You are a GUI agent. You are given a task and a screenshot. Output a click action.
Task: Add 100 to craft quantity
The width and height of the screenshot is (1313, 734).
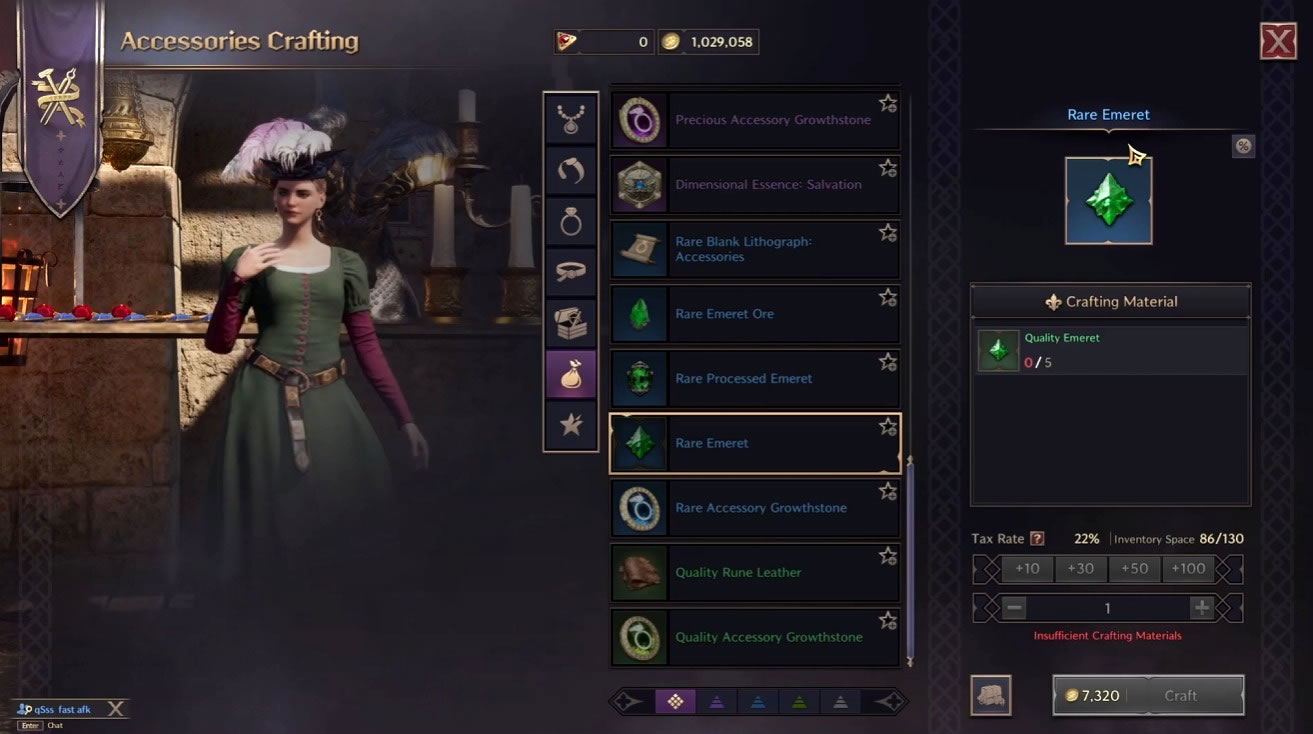(x=1188, y=568)
